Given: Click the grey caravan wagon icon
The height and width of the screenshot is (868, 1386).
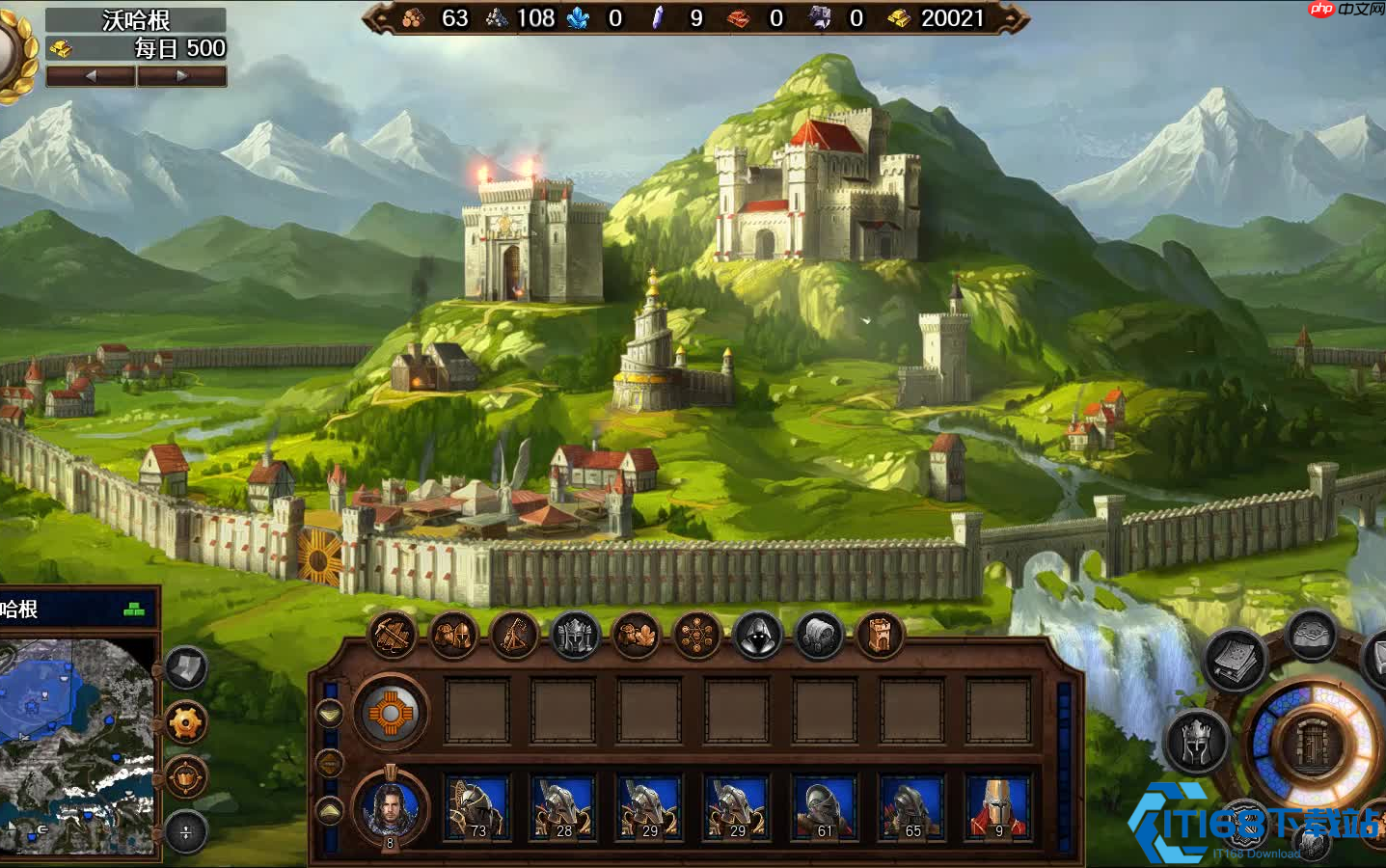Looking at the screenshot, I should (x=819, y=637).
